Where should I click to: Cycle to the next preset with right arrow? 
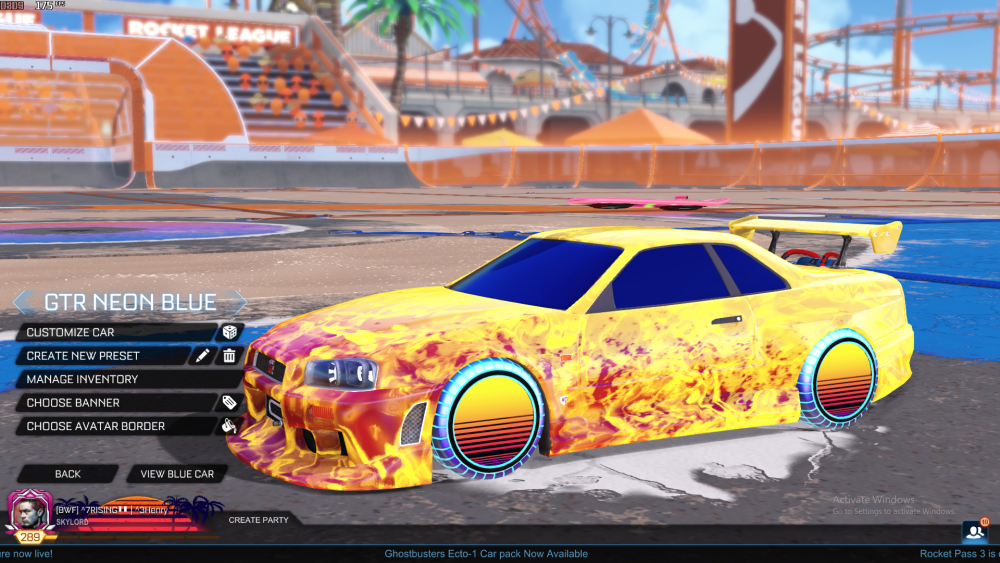tap(238, 302)
